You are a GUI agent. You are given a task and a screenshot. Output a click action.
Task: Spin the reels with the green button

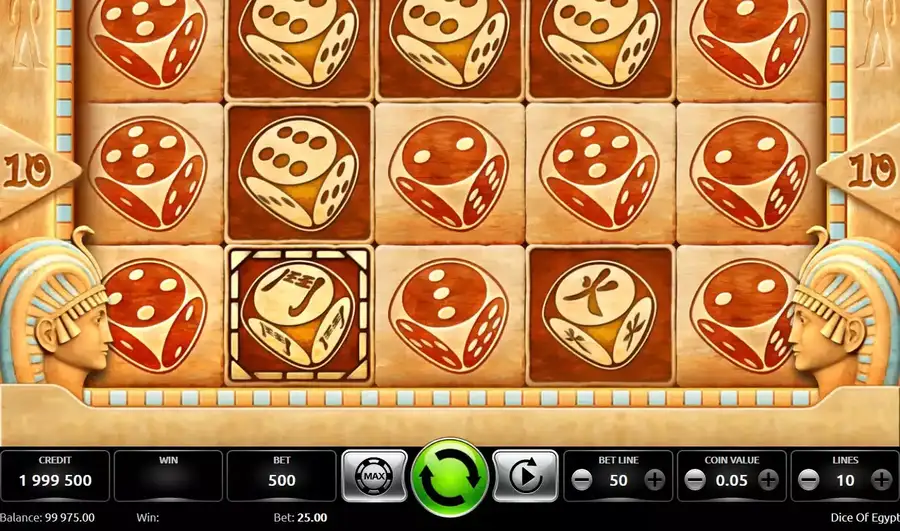pos(450,477)
